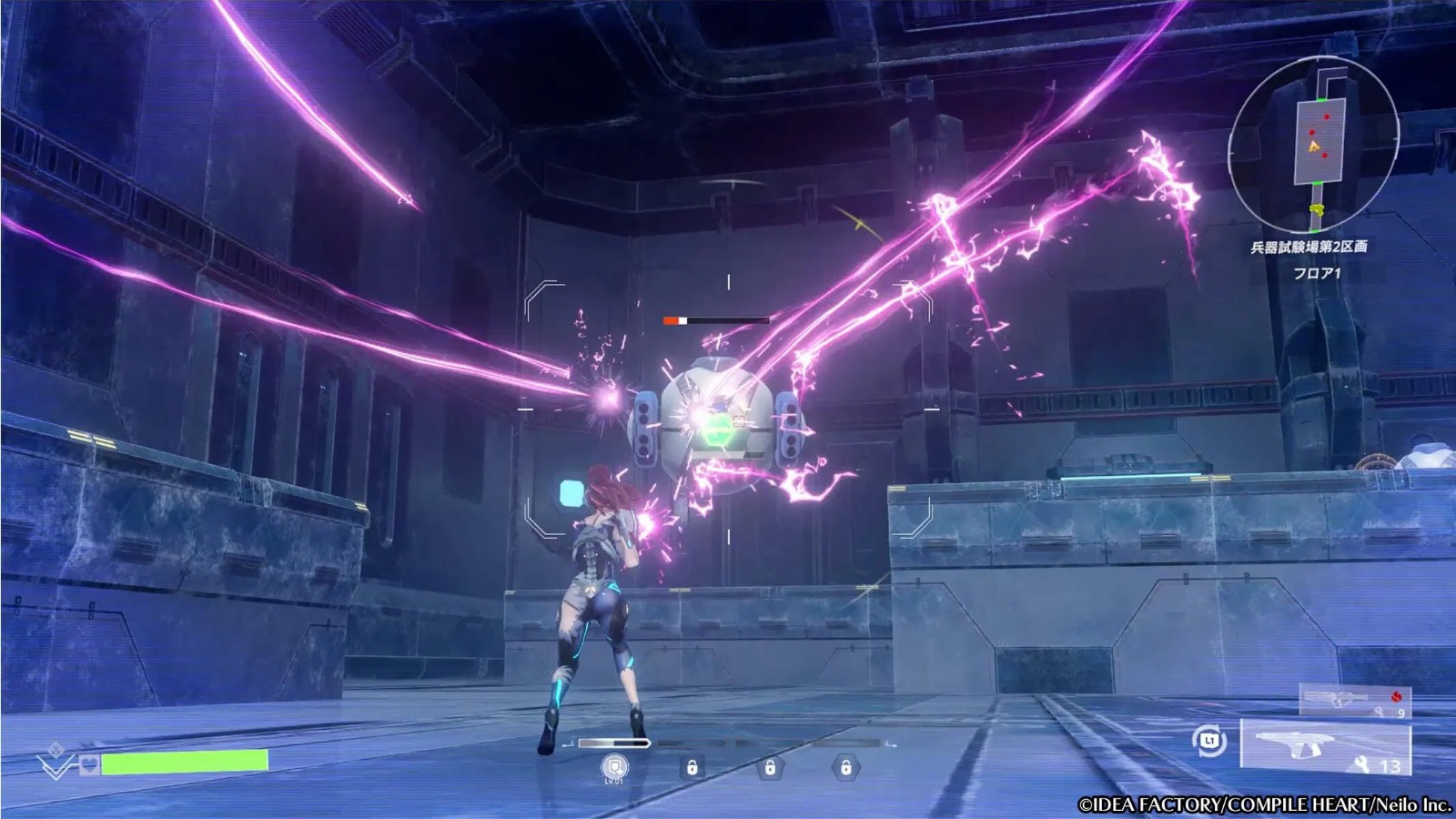Click the green HP bar
1456x819 pixels.
(x=184, y=763)
